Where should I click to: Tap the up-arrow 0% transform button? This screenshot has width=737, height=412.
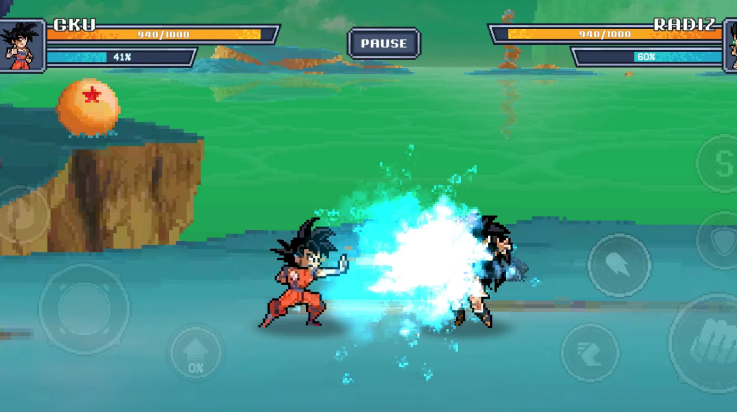coord(195,352)
